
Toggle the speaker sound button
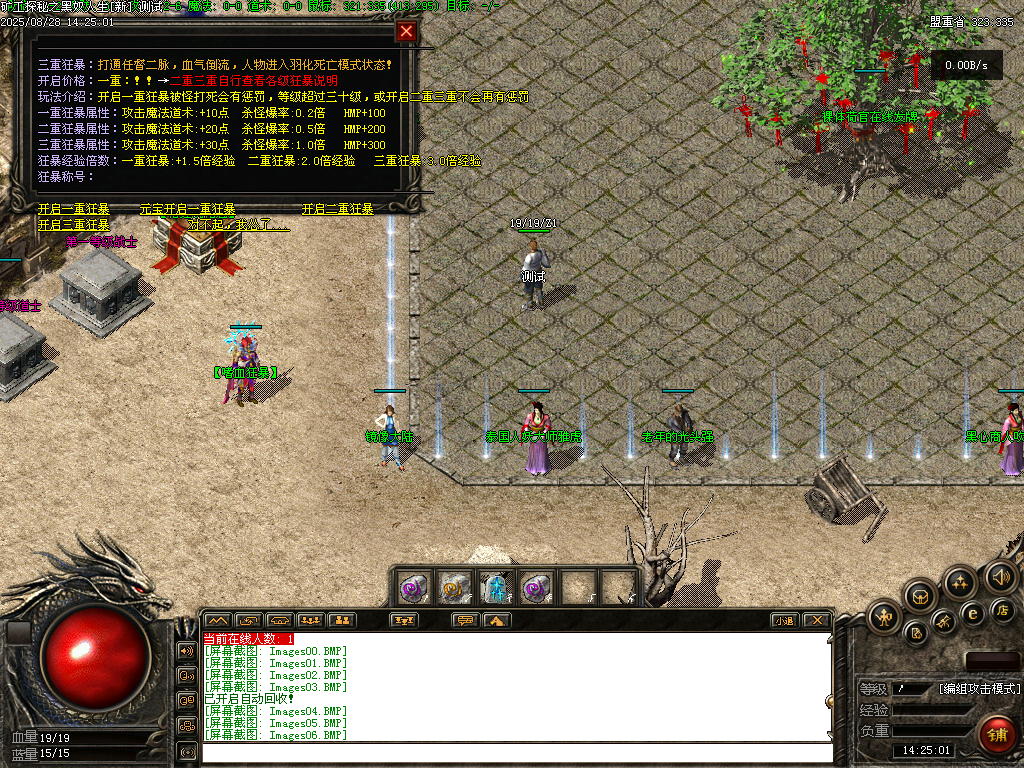pyautogui.click(x=999, y=576)
